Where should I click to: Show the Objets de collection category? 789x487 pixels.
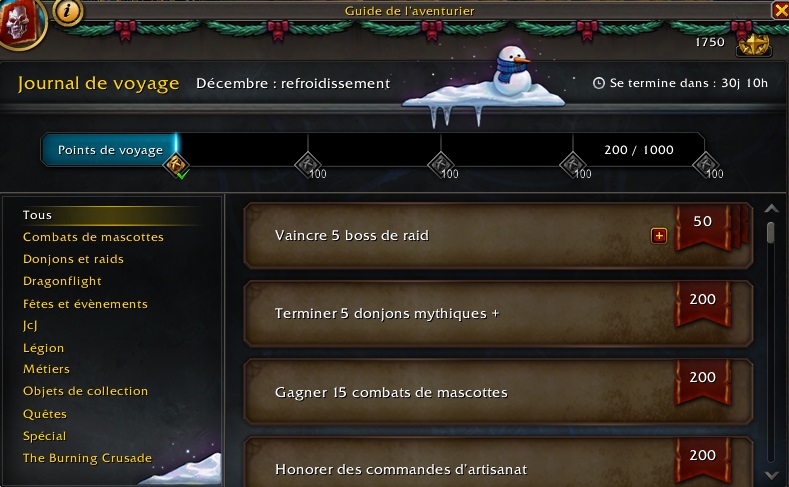pos(85,391)
